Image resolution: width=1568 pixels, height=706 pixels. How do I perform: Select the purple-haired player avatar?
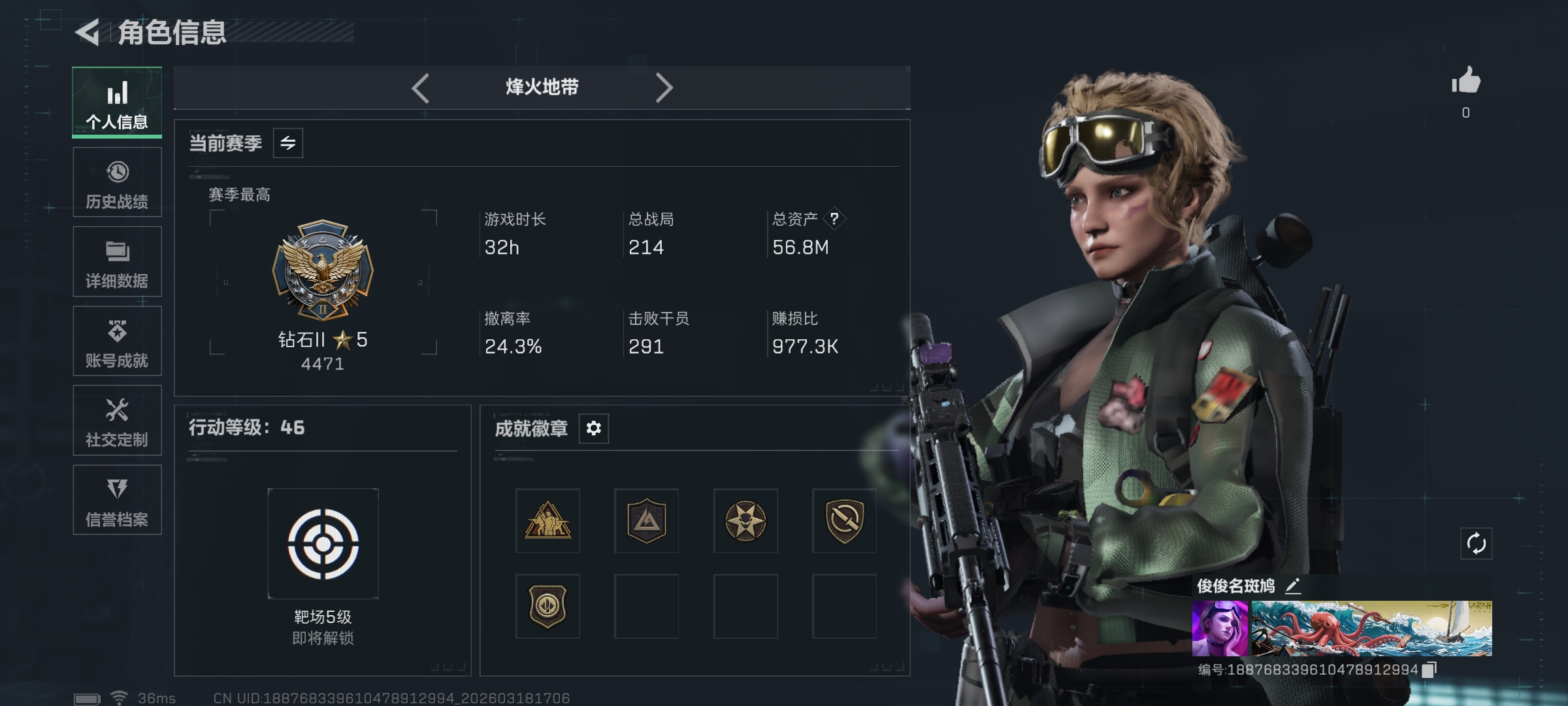1219,628
